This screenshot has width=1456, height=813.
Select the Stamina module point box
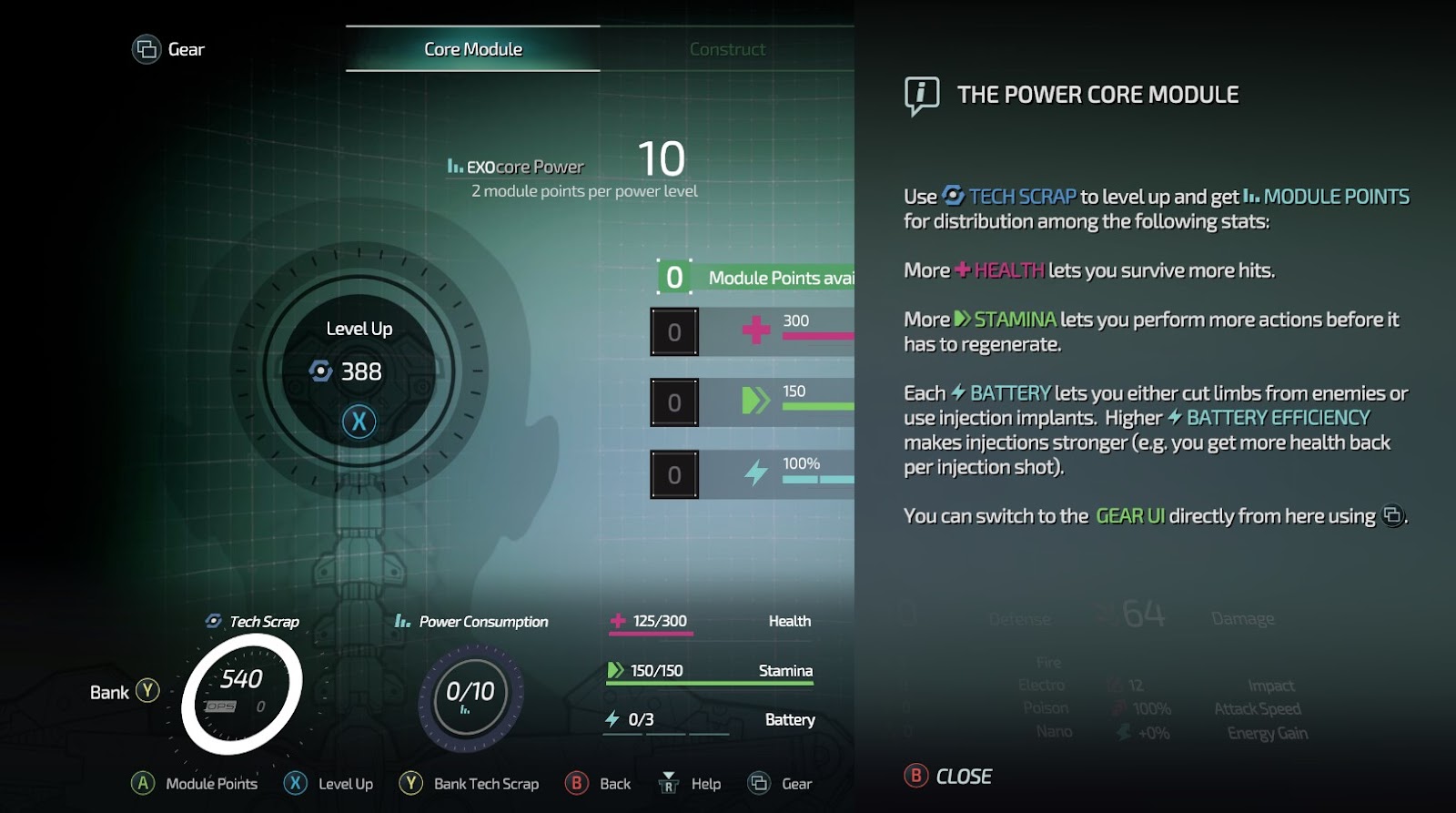coord(674,402)
